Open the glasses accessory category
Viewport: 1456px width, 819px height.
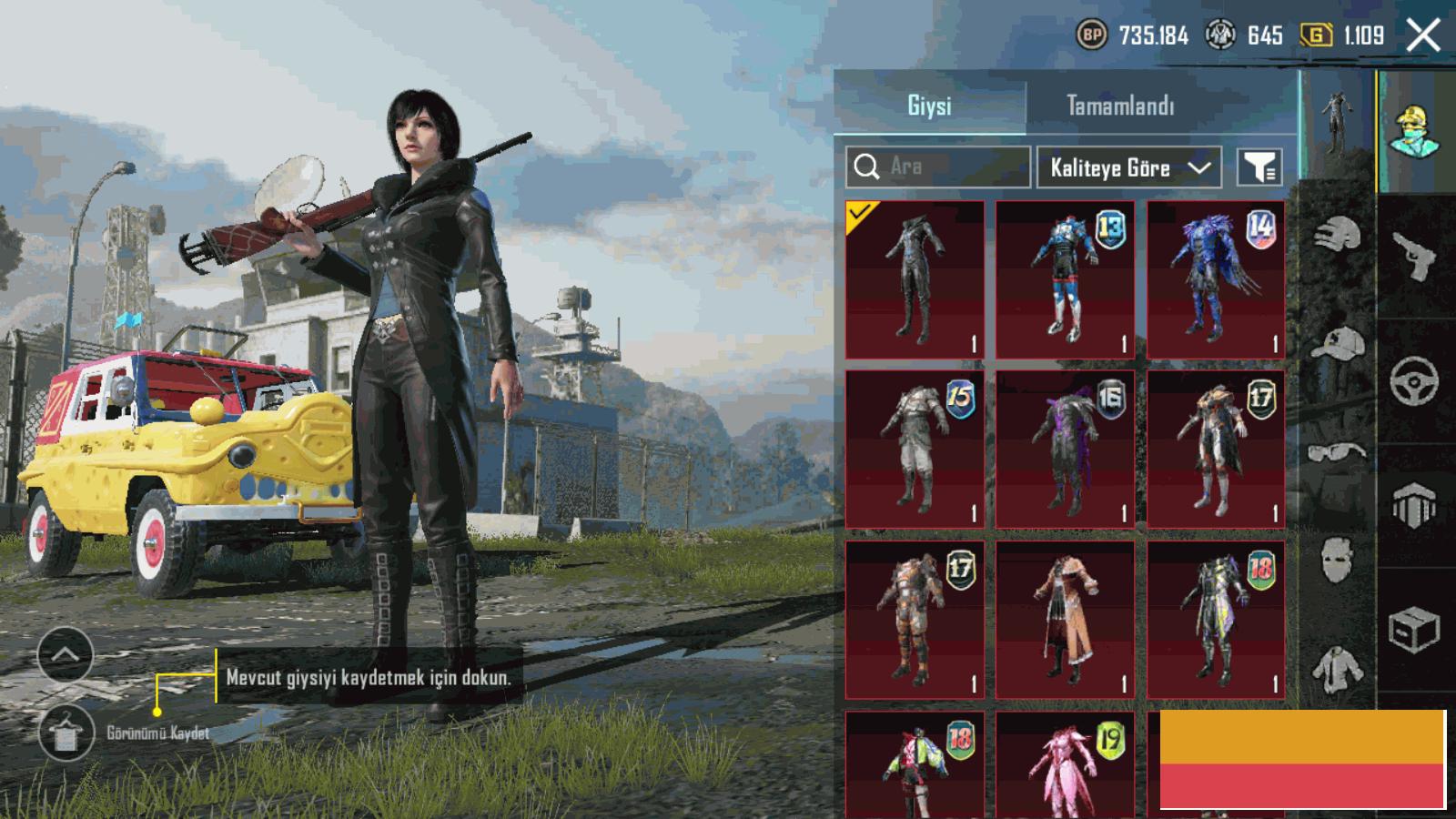(1338, 452)
